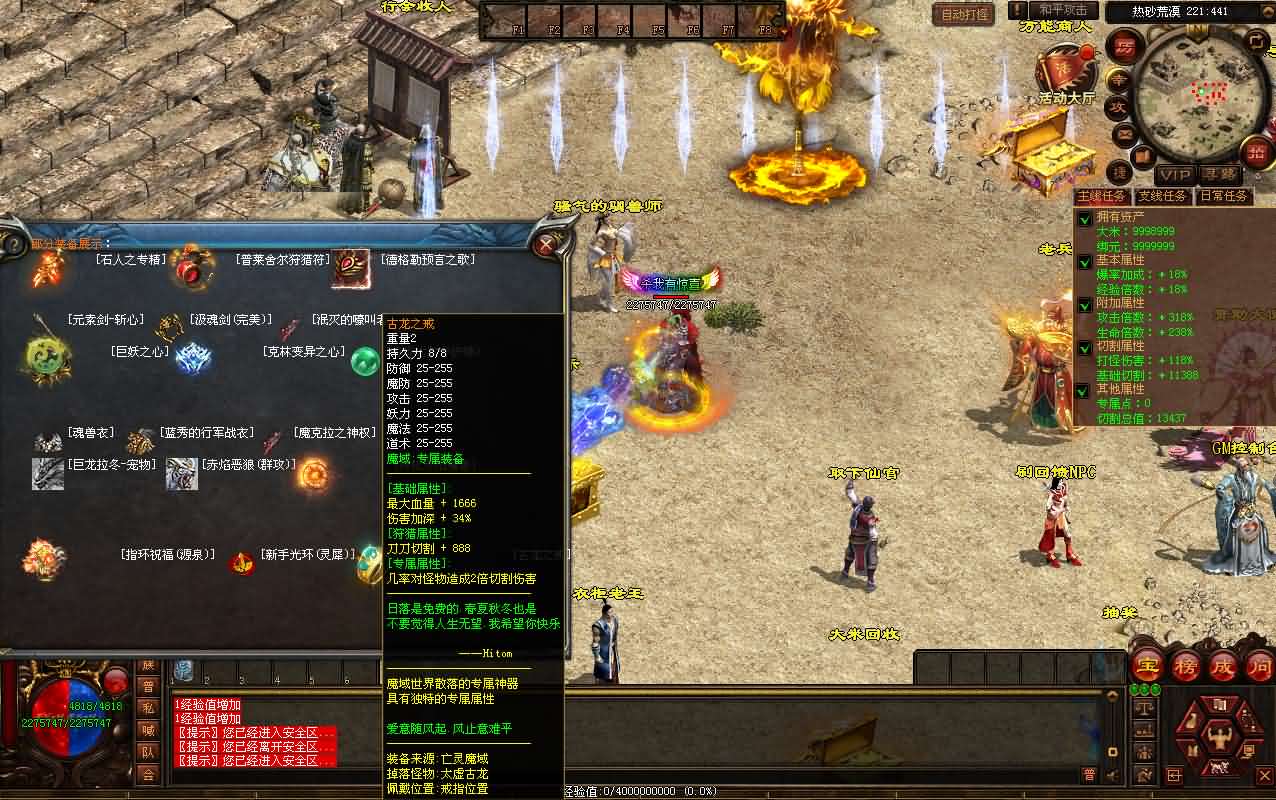Toggle the 切割属性 checkbox
The width and height of the screenshot is (1276, 800).
1085,347
